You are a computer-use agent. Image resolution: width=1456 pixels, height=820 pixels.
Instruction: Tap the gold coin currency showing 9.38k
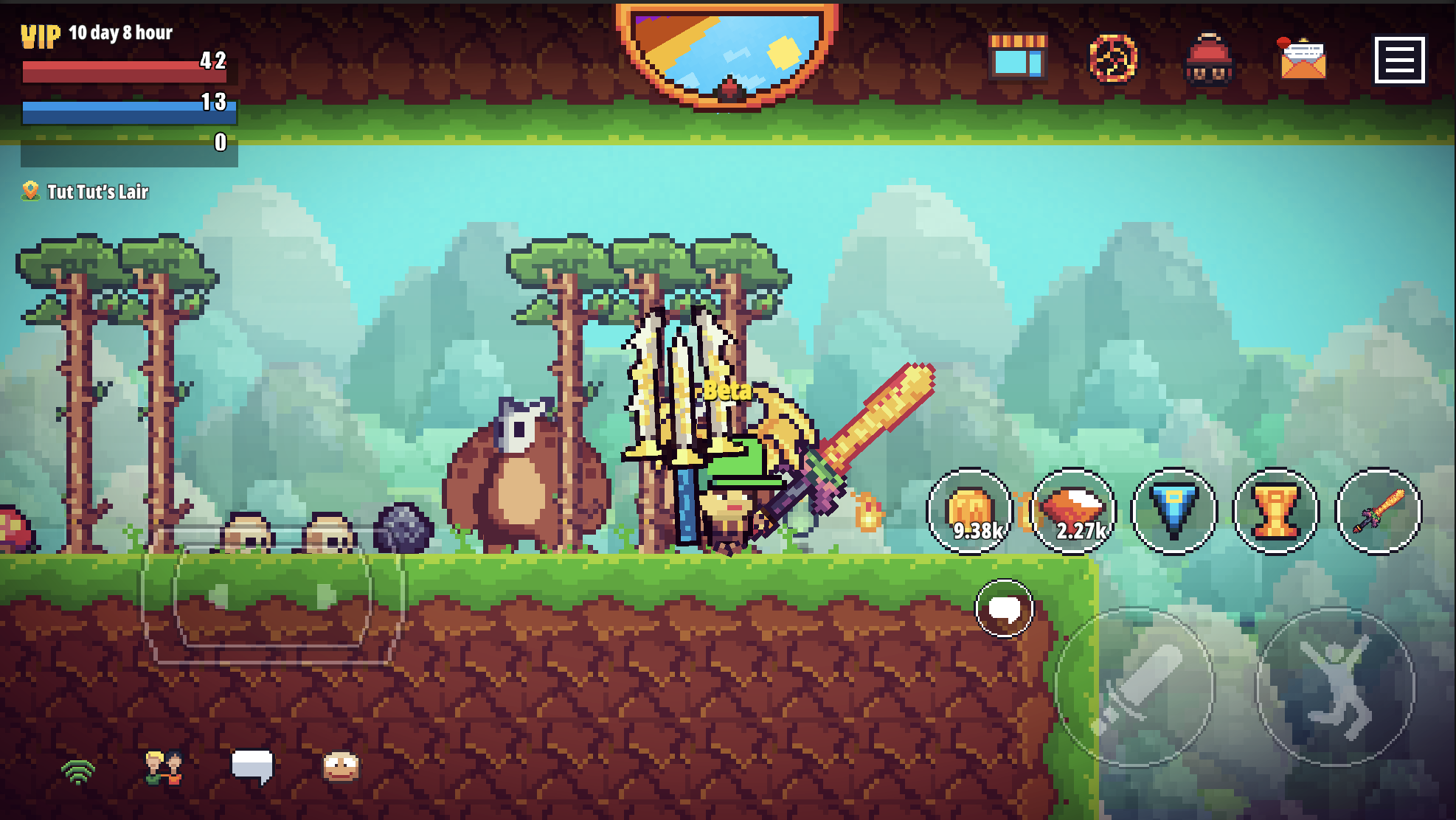[971, 511]
